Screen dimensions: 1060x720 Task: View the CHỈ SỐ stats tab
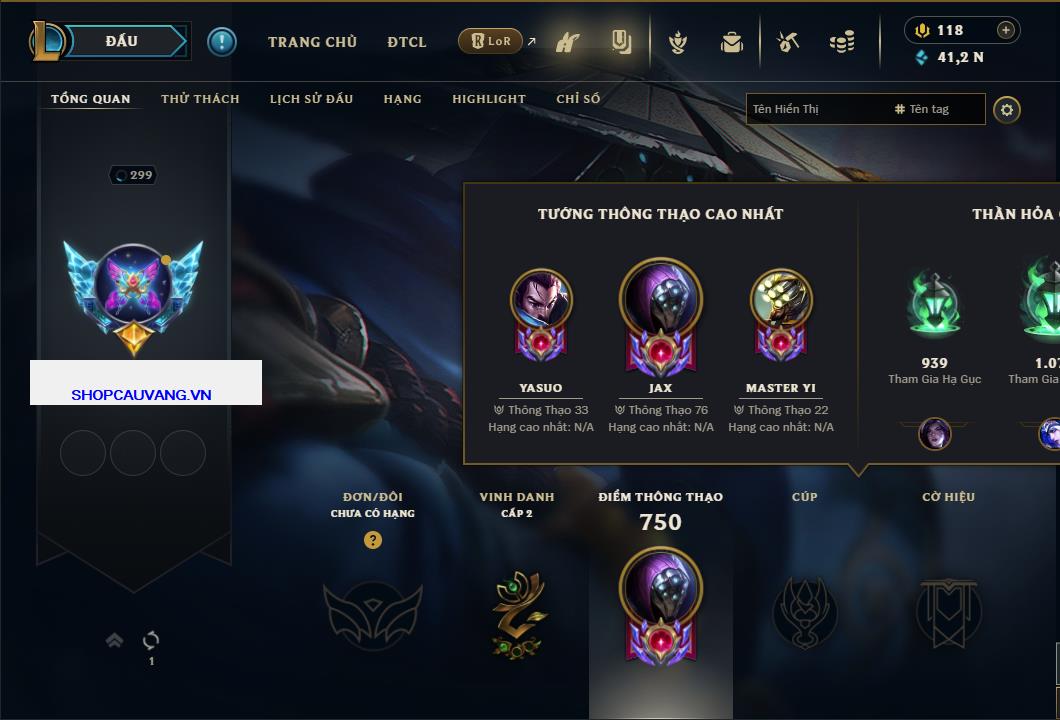click(x=578, y=99)
